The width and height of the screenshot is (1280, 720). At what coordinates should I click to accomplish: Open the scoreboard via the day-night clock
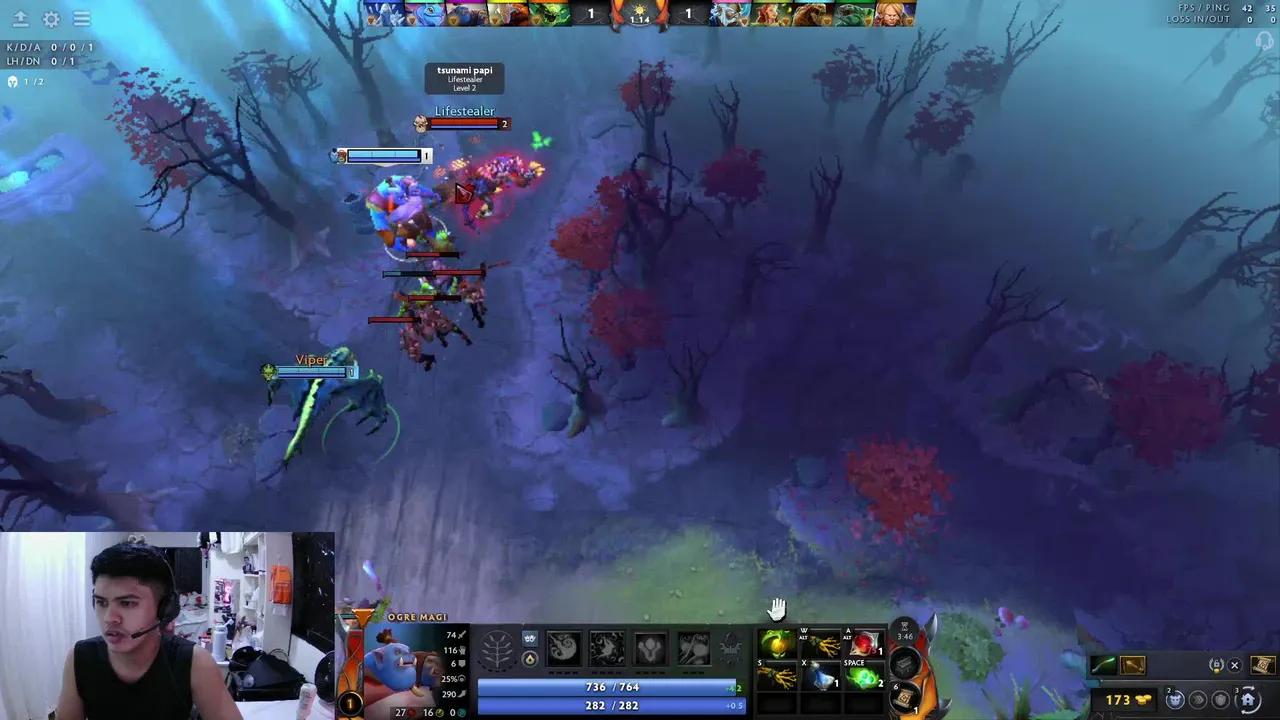[x=638, y=12]
